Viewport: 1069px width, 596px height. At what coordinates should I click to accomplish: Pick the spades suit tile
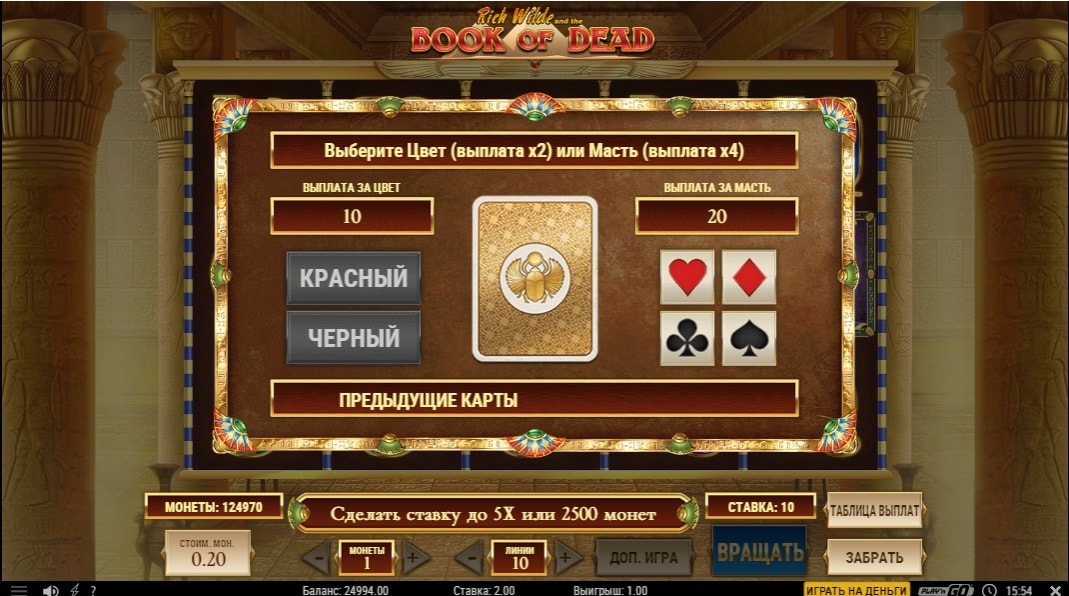[749, 339]
